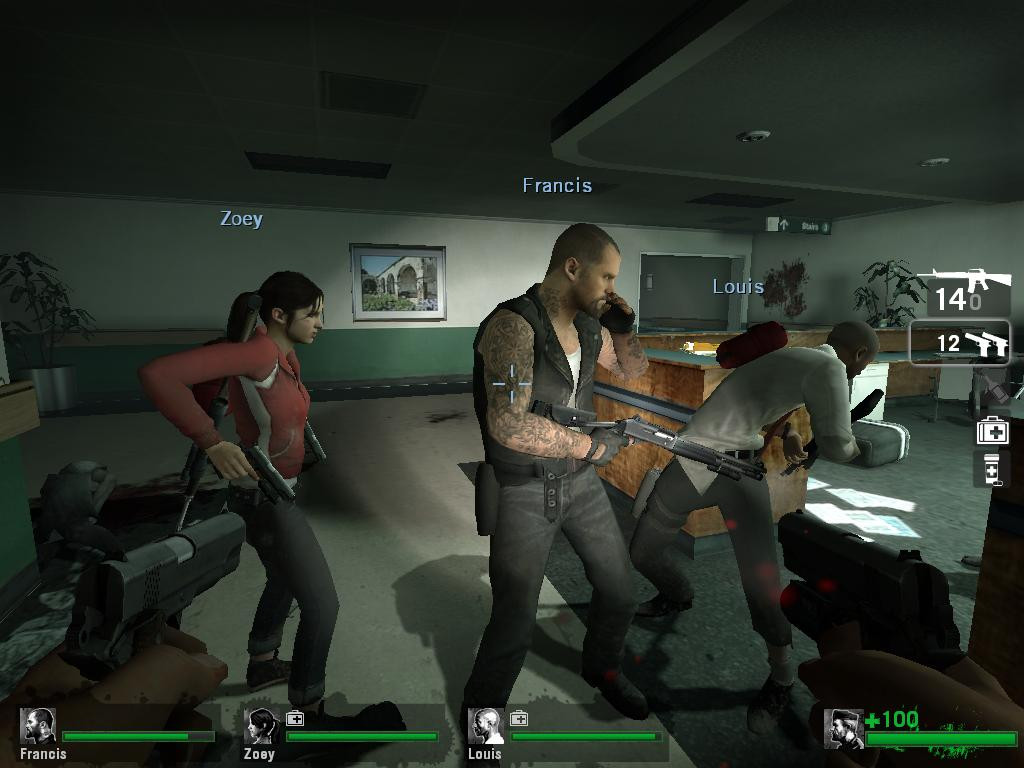Viewport: 1024px width, 768px height.
Task: Click Louis's teammate portrait
Action: pyautogui.click(x=486, y=726)
